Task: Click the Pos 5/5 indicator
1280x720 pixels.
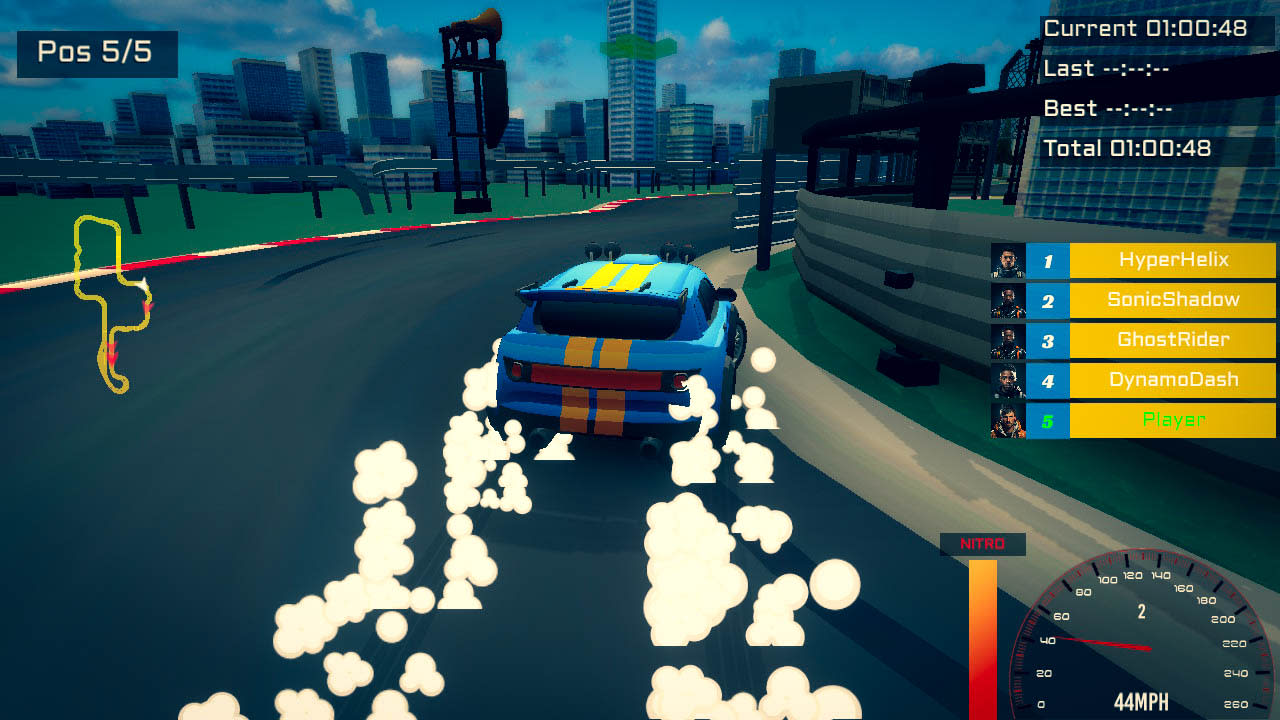Action: (x=95, y=52)
